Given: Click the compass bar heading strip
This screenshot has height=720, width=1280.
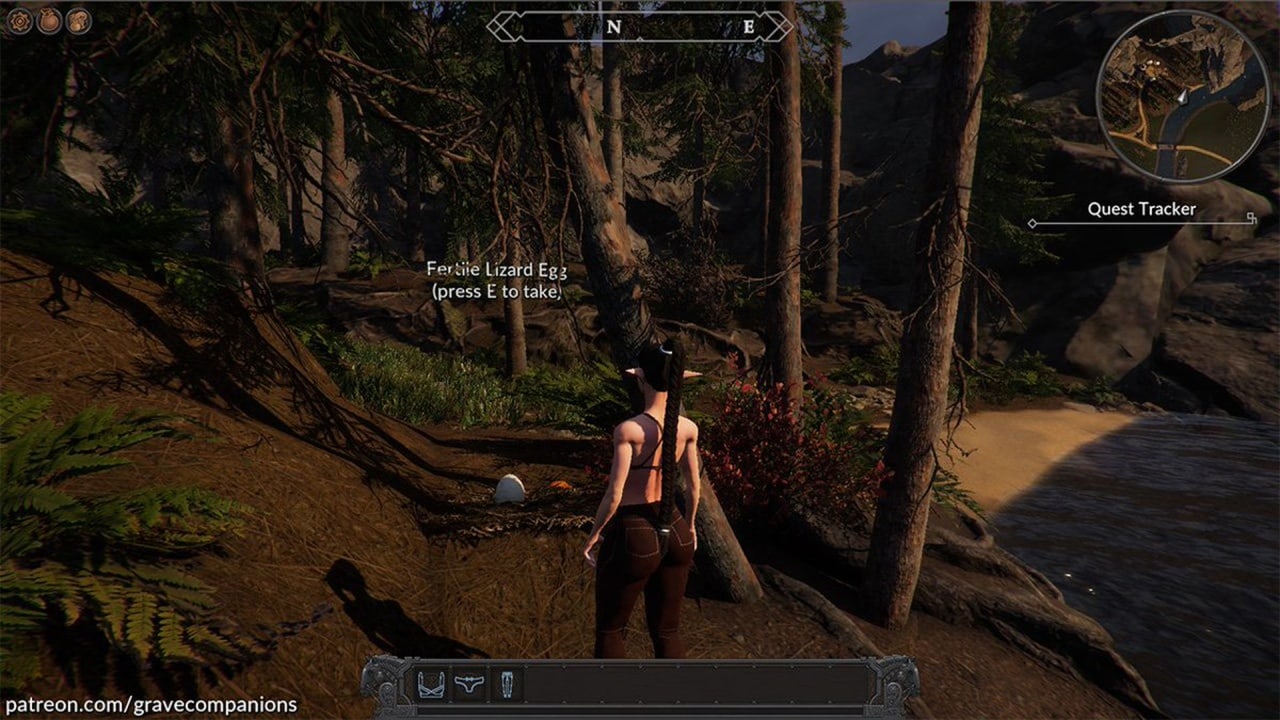Looking at the screenshot, I should pyautogui.click(x=640, y=27).
